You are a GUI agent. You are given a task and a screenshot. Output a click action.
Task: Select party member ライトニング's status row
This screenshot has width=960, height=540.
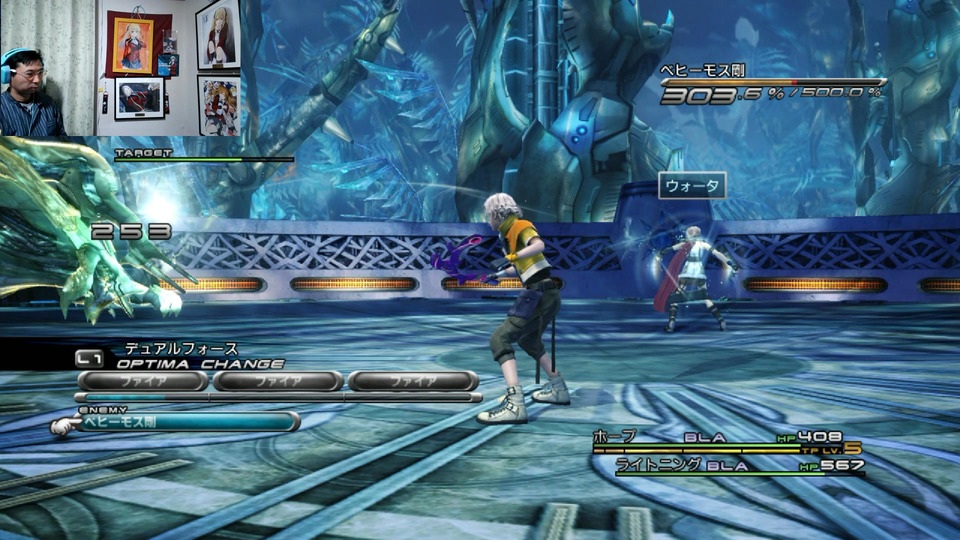(739, 466)
